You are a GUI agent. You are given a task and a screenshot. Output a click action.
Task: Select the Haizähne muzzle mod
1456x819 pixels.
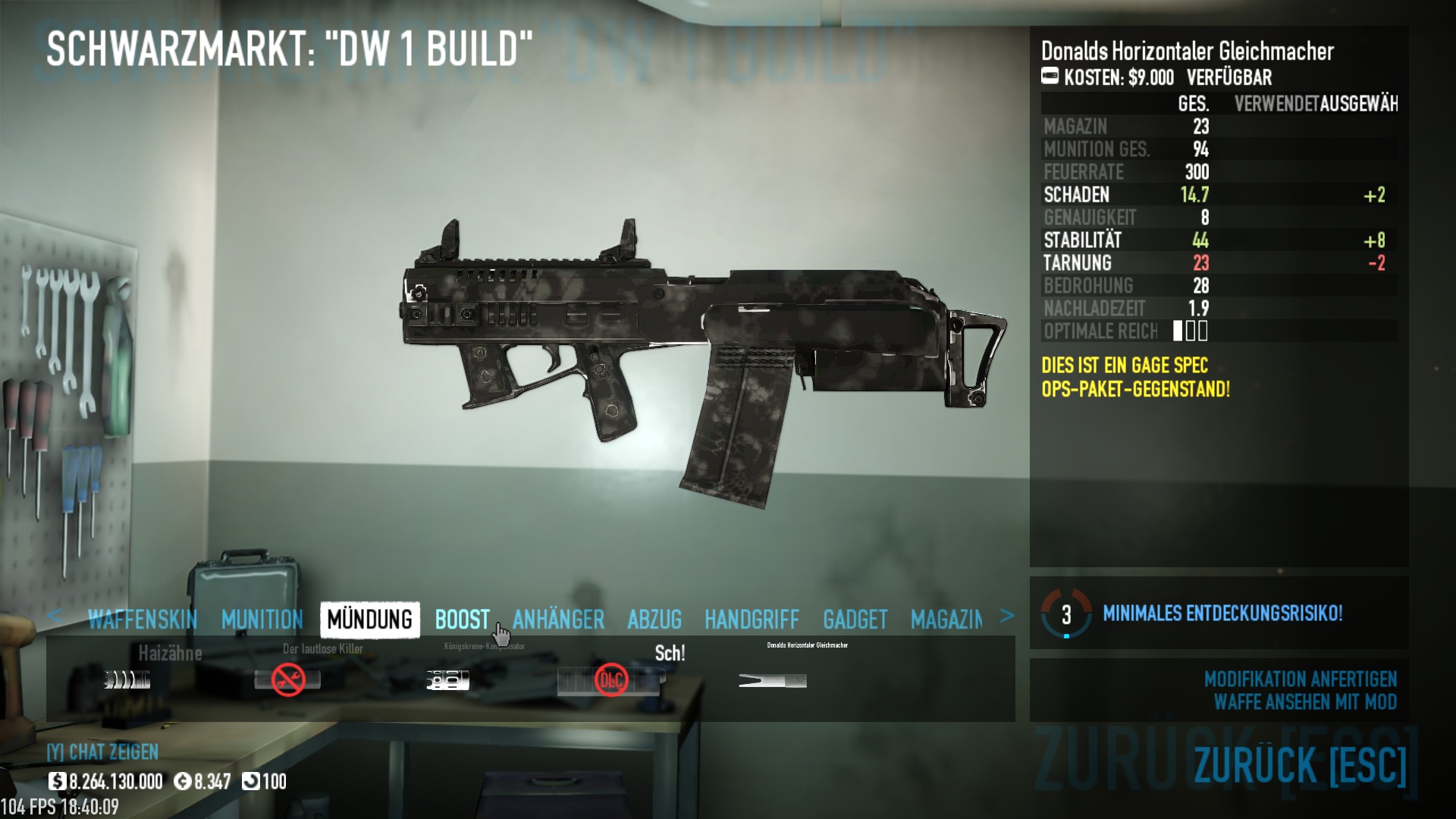[127, 679]
